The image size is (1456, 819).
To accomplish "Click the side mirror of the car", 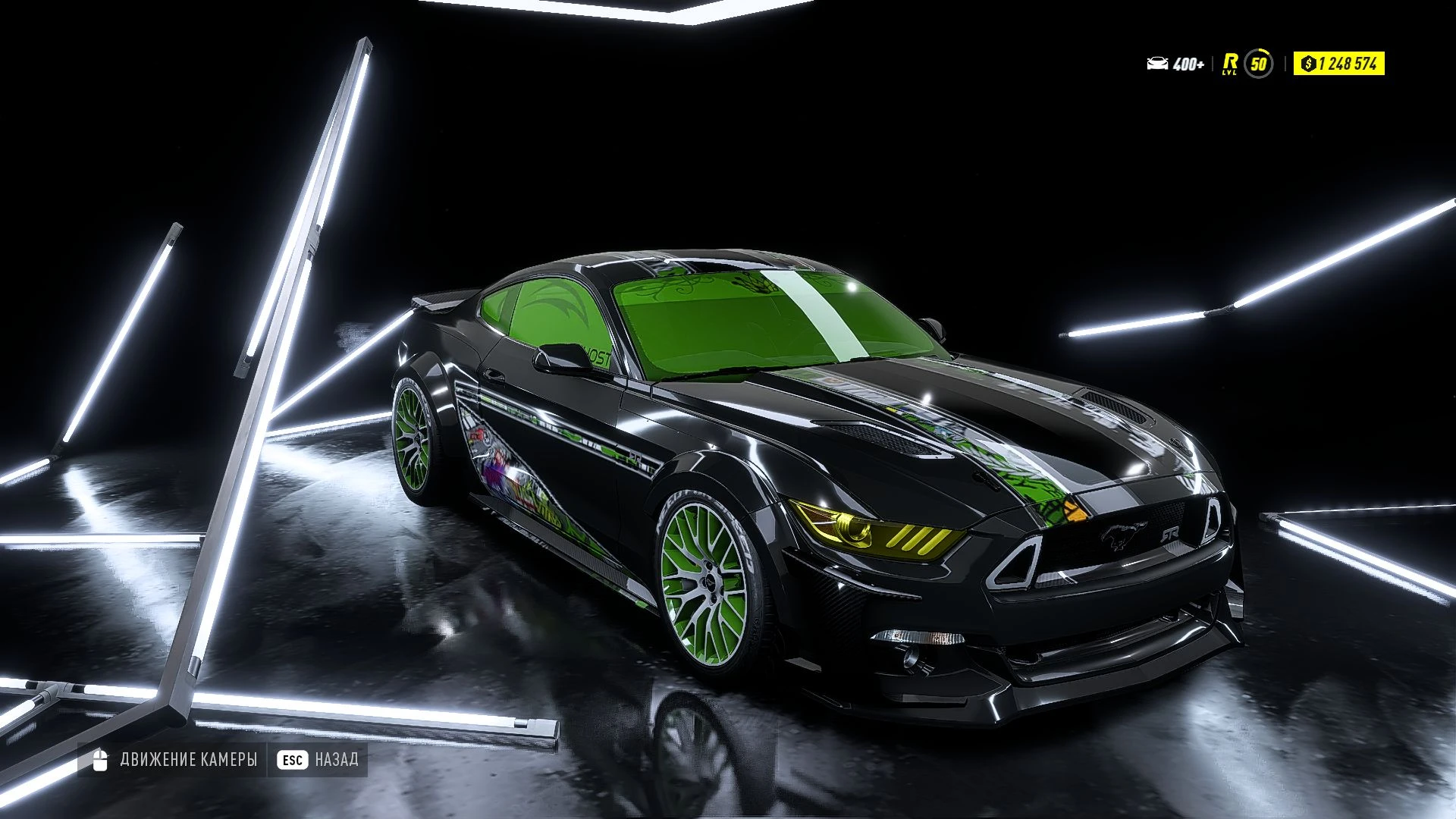I will click(x=561, y=355).
